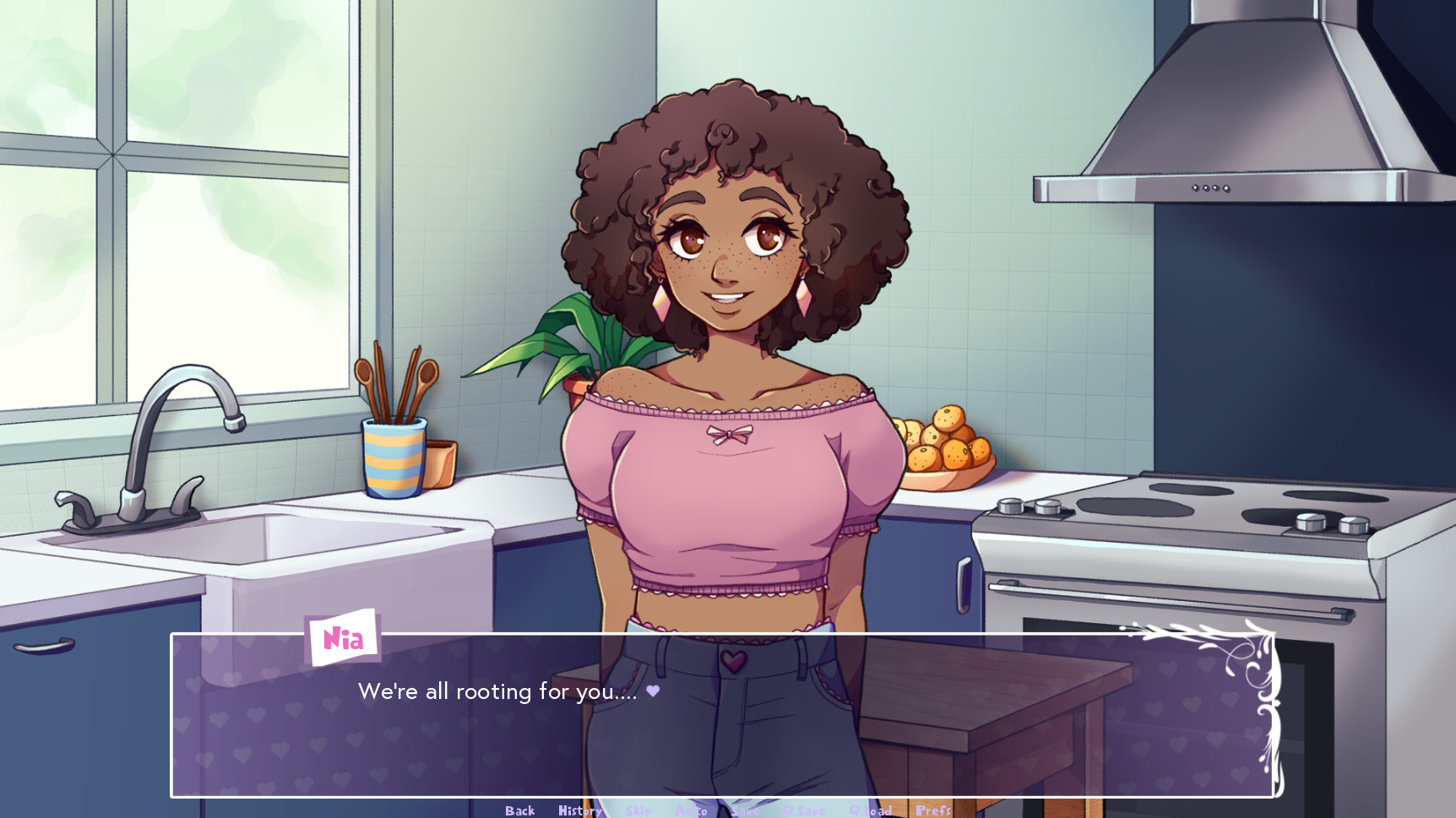The width and height of the screenshot is (1456, 818).
Task: Open the Save screen
Action: [x=745, y=809]
